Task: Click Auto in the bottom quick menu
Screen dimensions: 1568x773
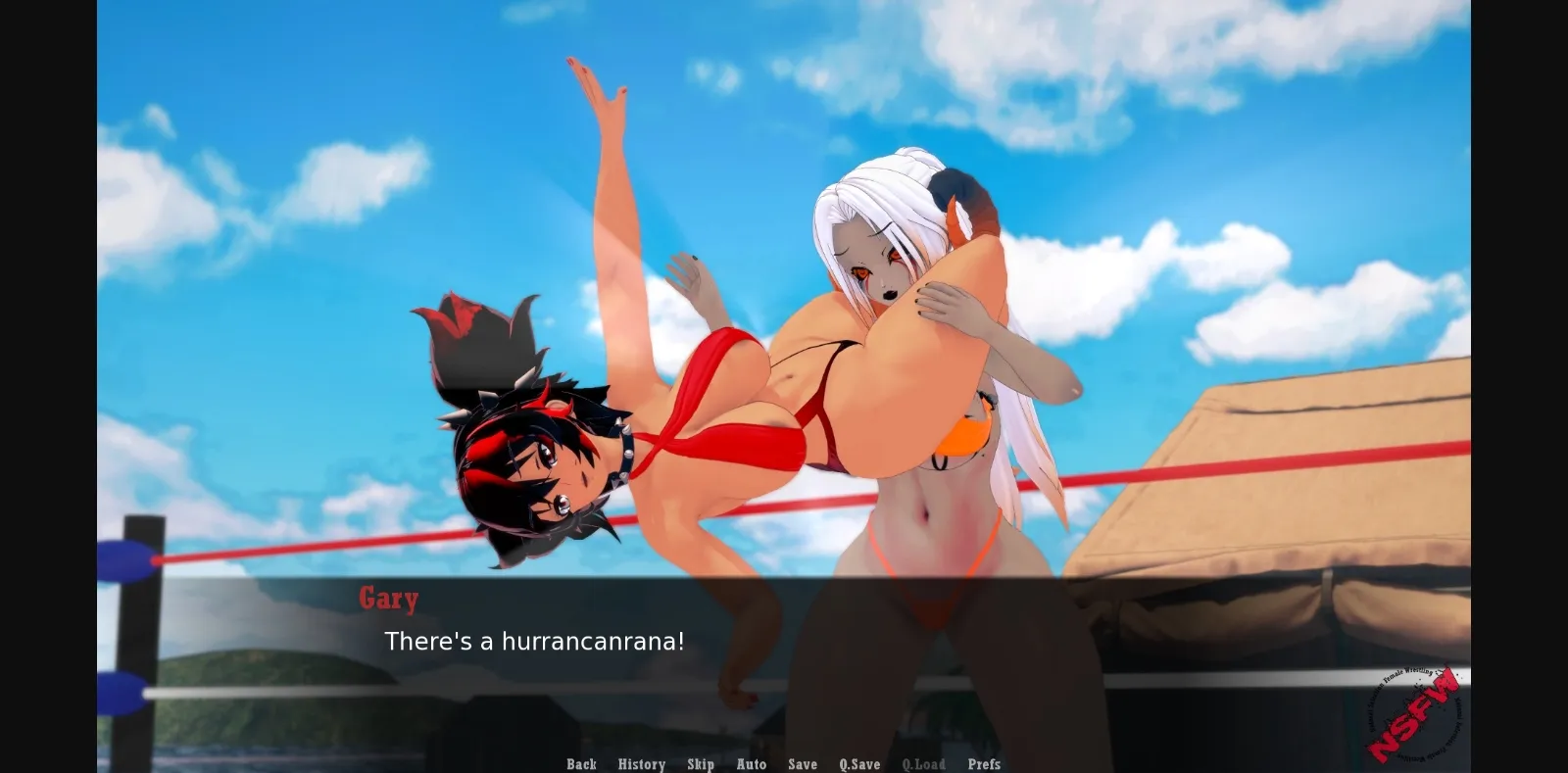Action: coord(752,764)
